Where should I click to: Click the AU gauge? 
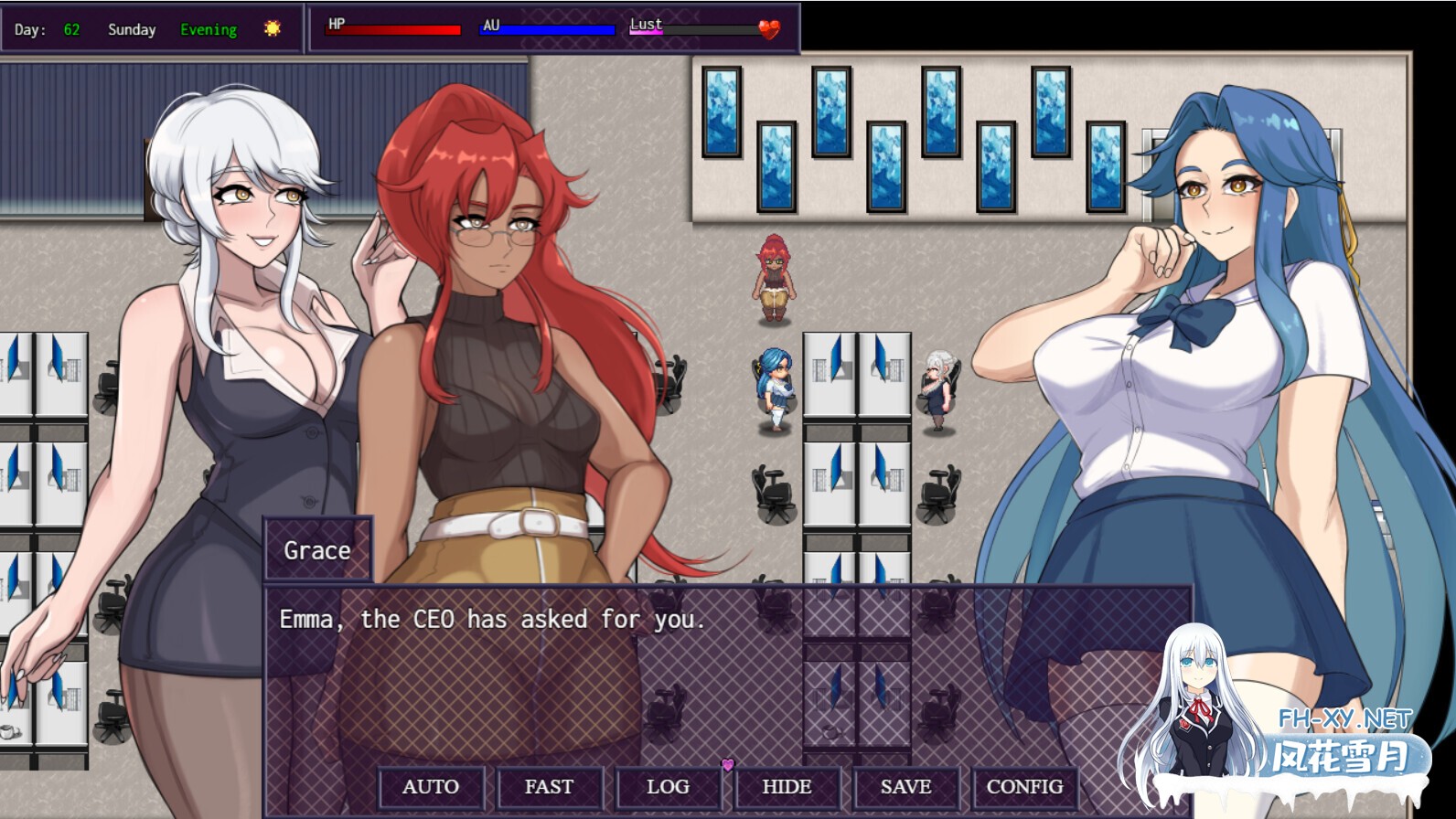click(549, 28)
